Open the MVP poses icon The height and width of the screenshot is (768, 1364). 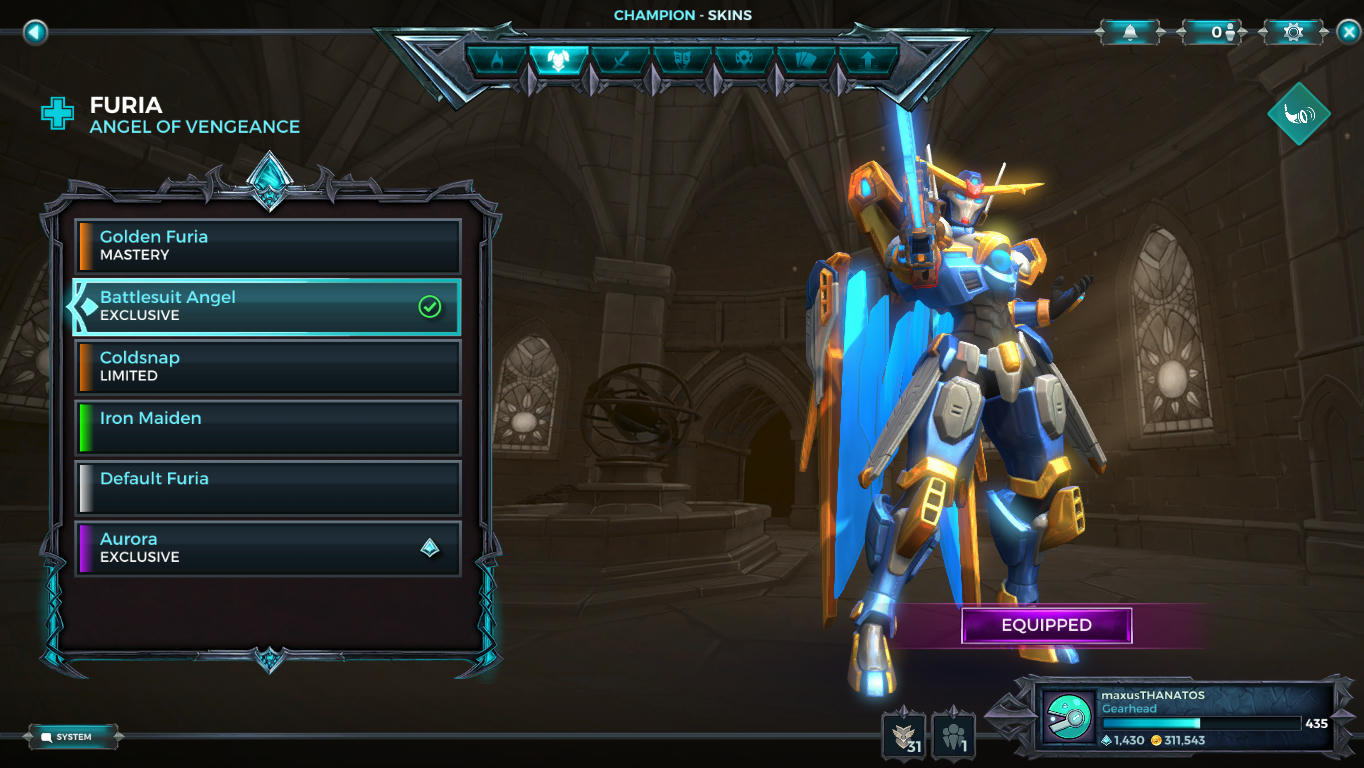743,60
